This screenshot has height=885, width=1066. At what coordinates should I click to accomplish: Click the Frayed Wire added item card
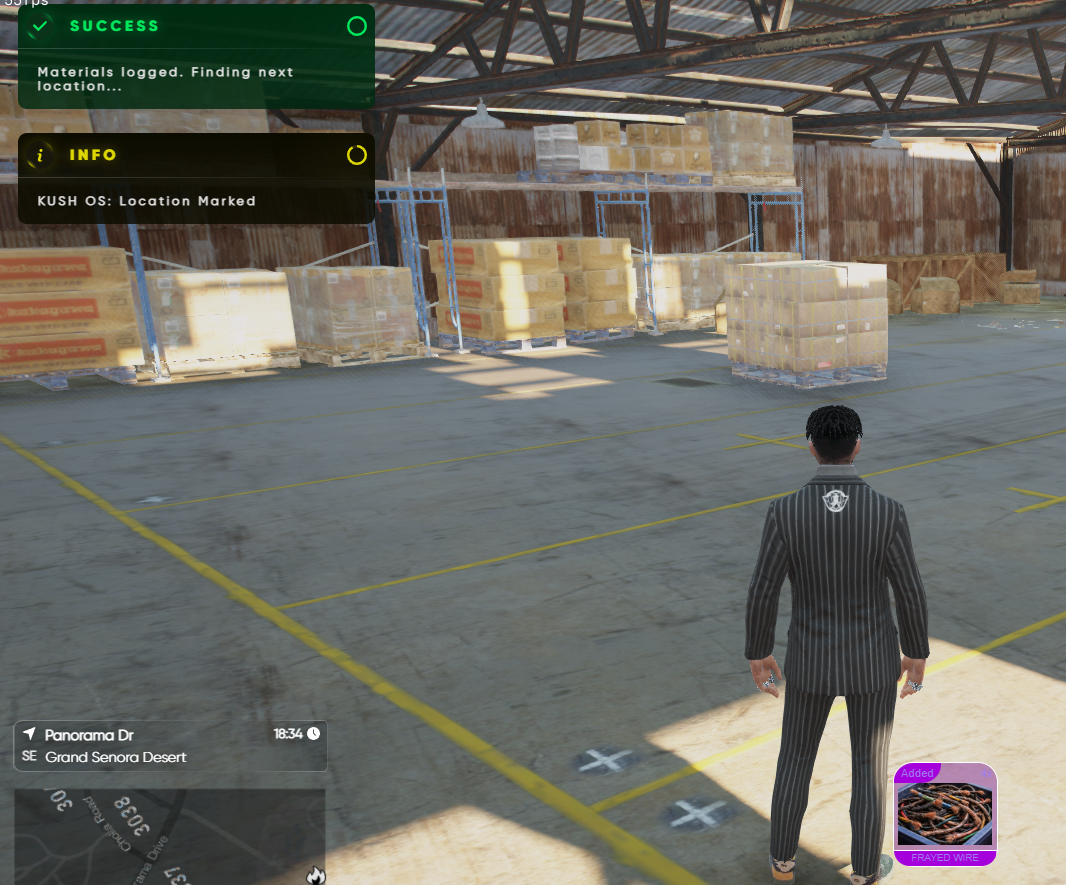945,814
